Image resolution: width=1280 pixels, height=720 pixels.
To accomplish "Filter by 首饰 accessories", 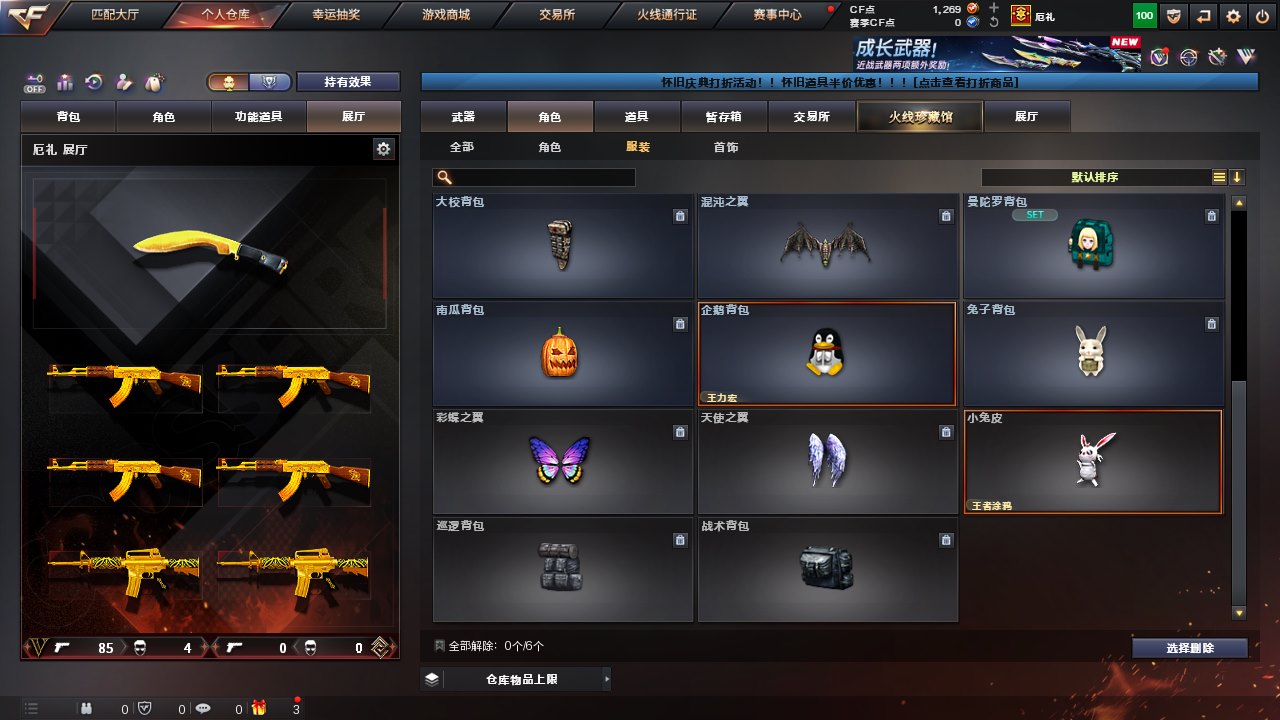I will point(726,147).
